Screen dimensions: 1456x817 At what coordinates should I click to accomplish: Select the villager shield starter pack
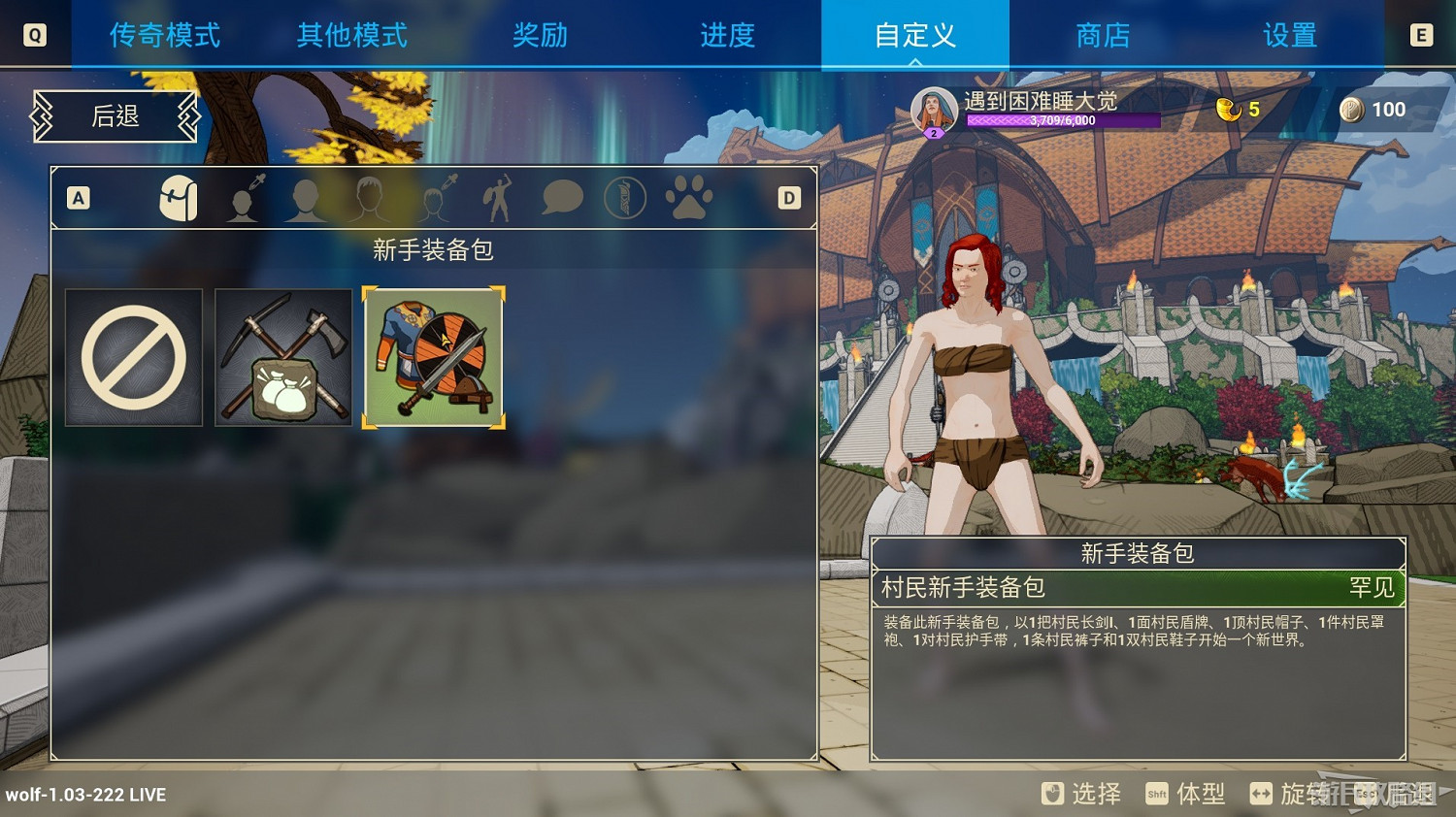coord(432,357)
